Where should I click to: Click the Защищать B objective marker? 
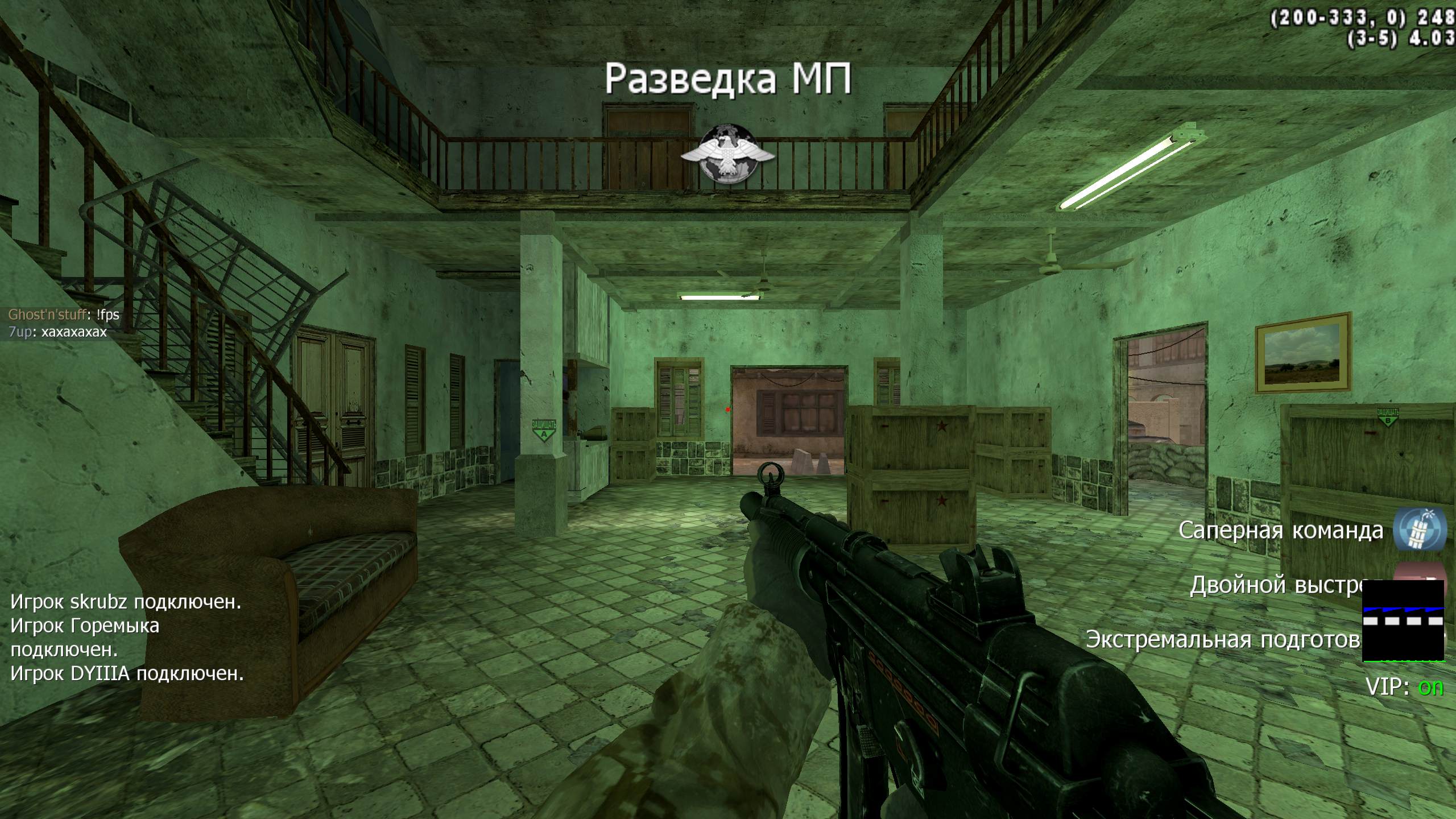coord(1387,417)
